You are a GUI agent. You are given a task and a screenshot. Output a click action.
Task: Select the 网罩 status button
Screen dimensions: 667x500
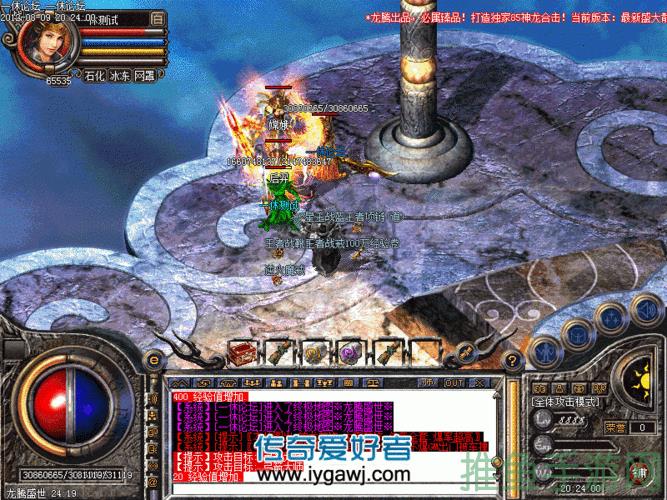tap(145, 75)
